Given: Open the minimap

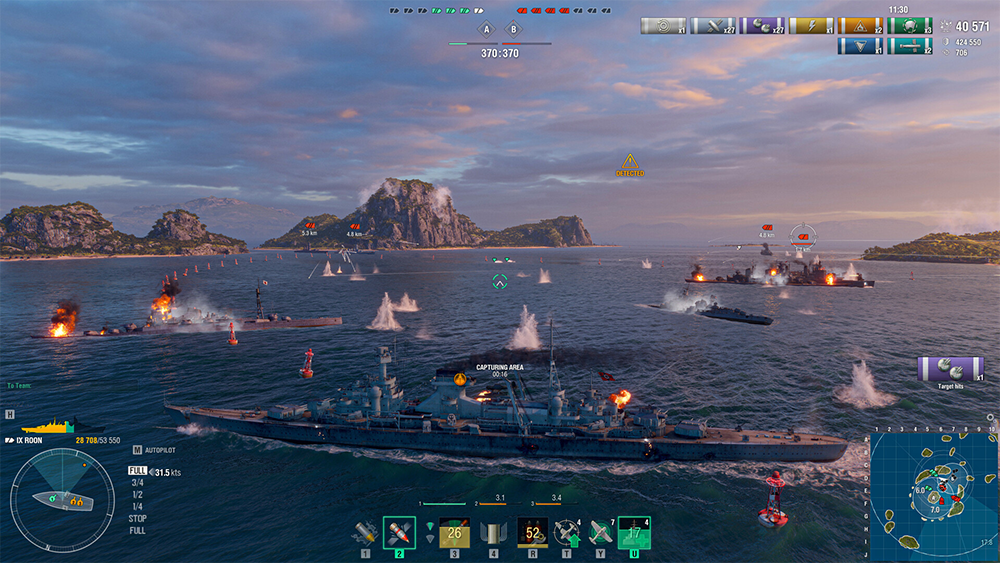Looking at the screenshot, I should [932, 495].
